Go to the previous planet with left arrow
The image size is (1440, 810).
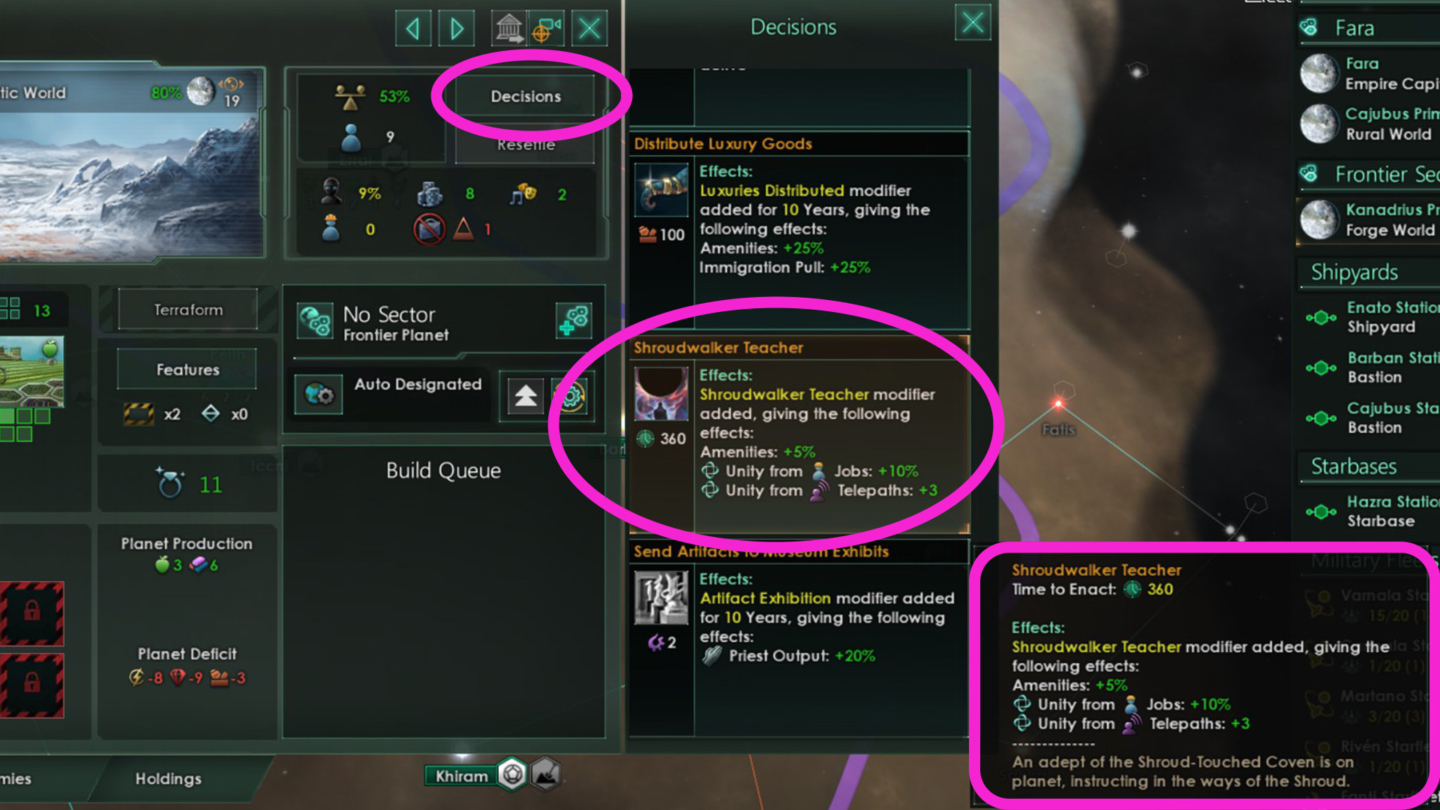point(413,28)
